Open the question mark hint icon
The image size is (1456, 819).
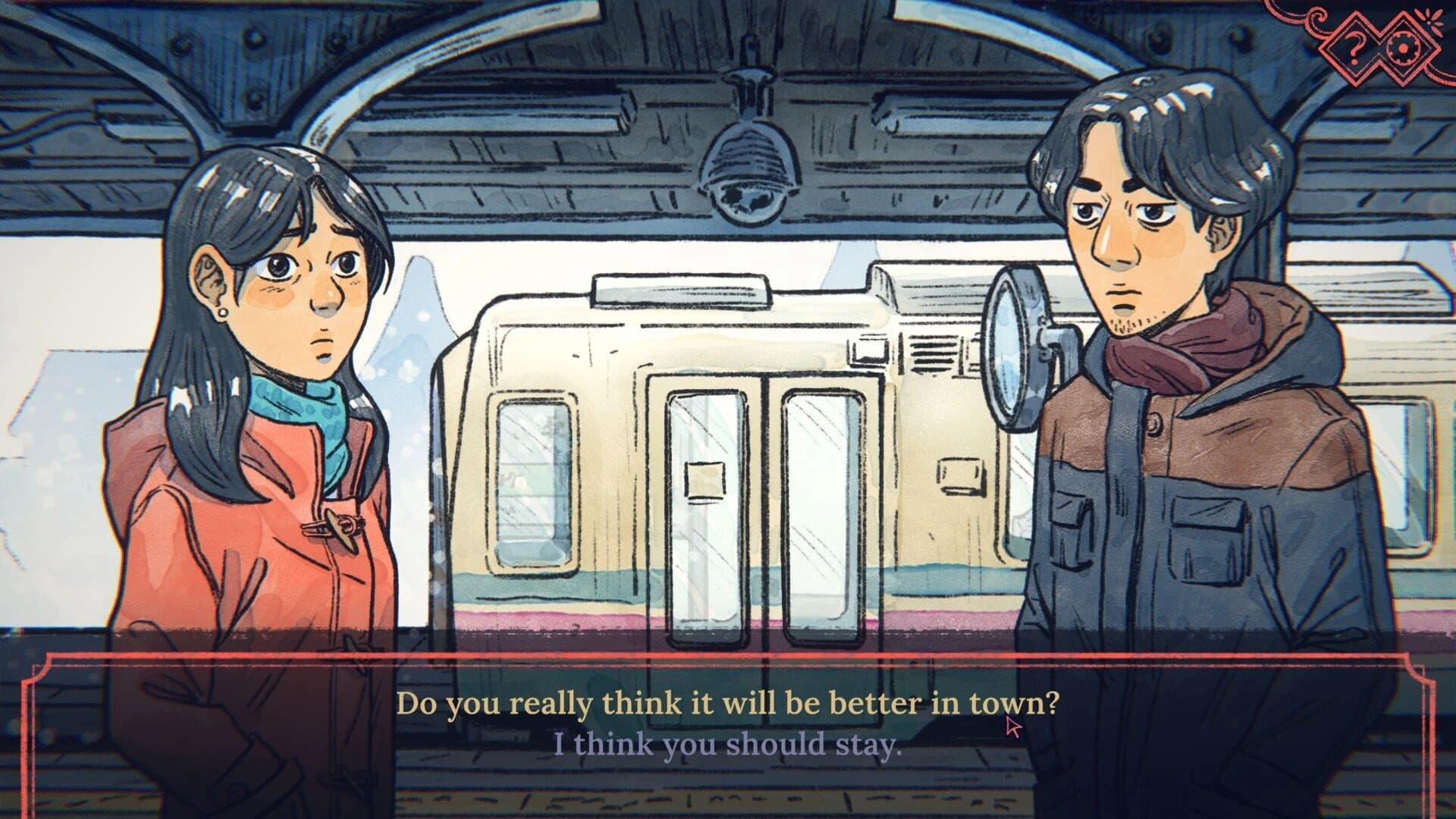click(1354, 48)
